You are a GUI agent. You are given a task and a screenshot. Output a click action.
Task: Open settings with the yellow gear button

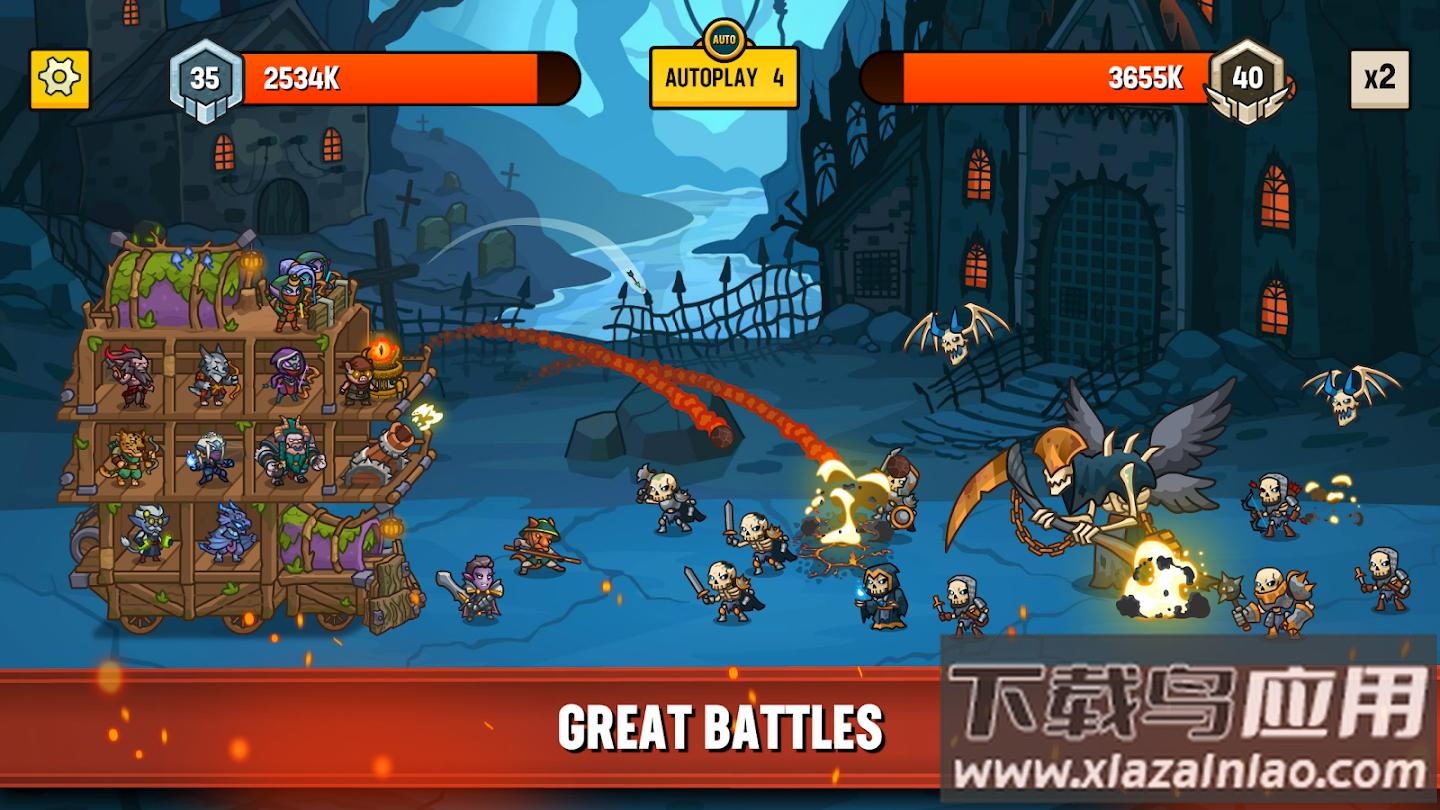coord(60,78)
